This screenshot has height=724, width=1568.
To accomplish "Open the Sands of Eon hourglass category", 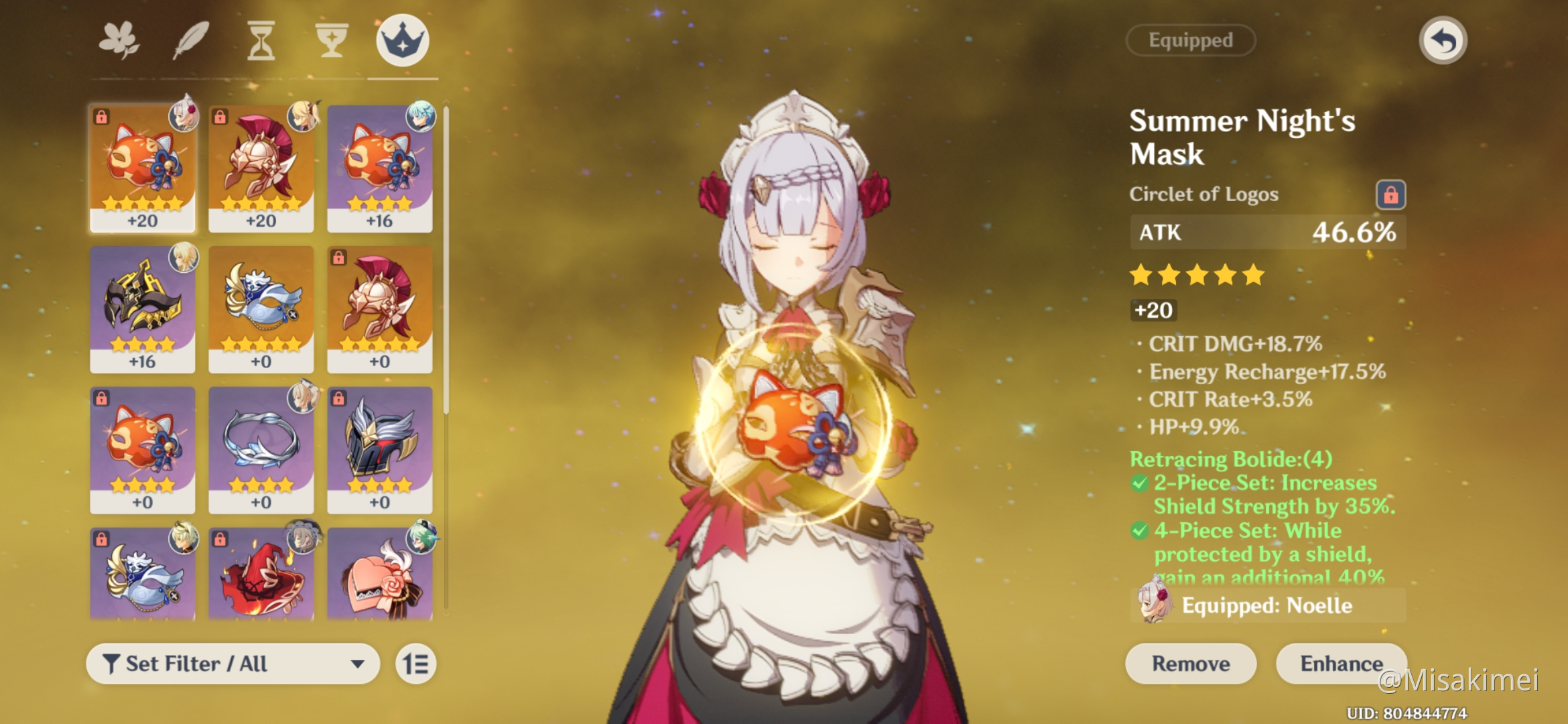I will click(261, 40).
